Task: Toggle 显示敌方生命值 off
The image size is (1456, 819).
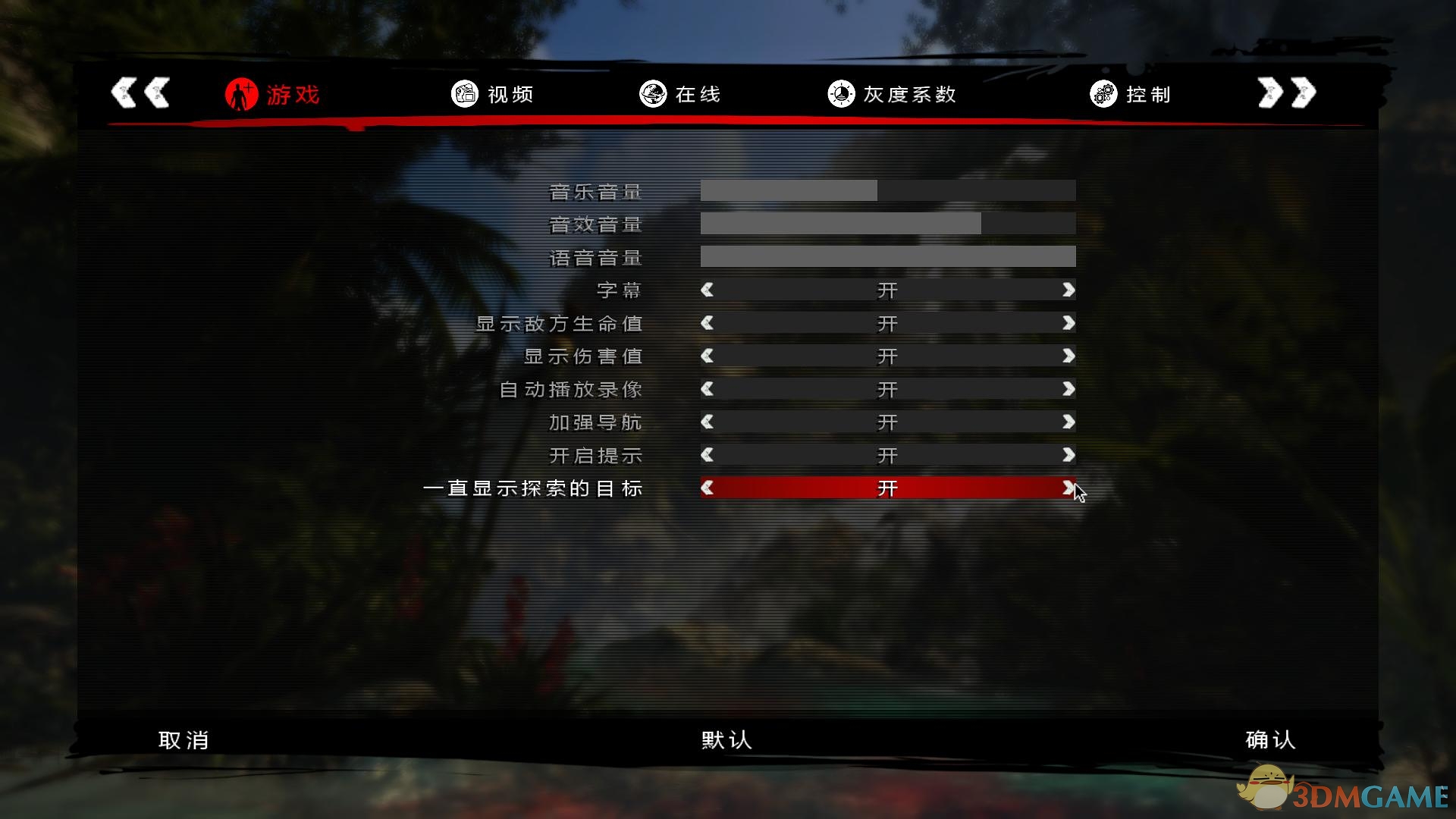Action: pos(887,323)
